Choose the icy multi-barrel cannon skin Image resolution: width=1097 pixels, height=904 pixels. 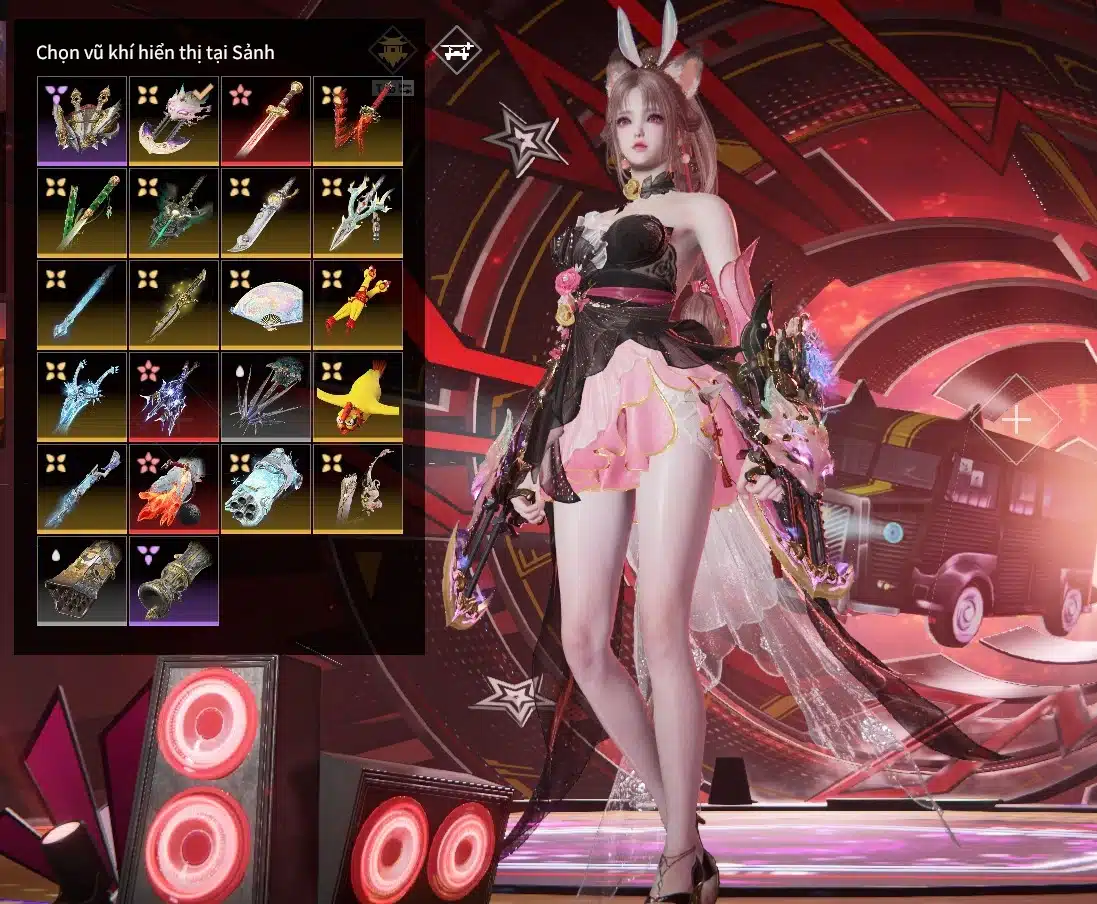266,488
